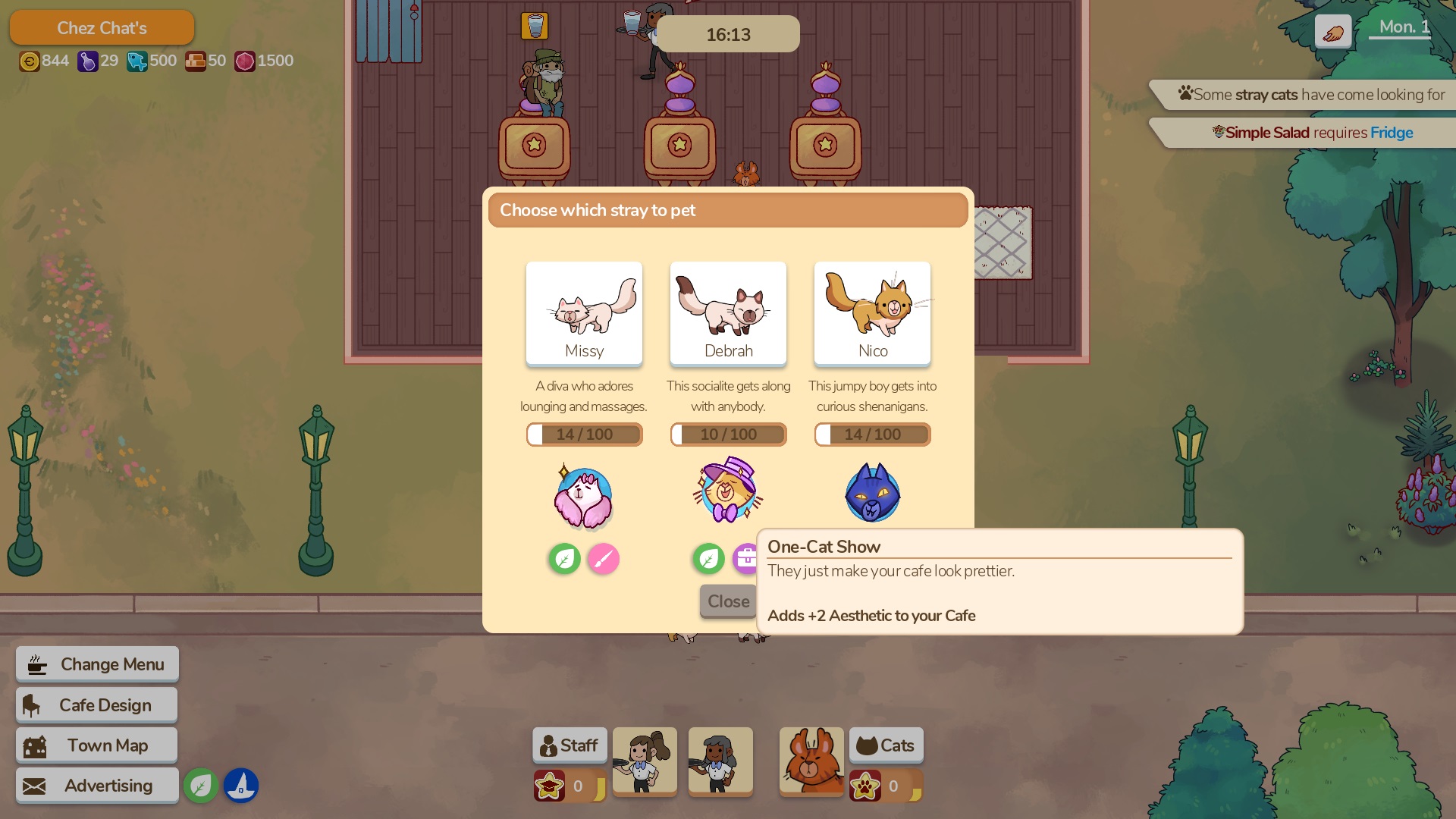The width and height of the screenshot is (1456, 819).
Task: Click the gold coin currency icon
Action: coord(30,61)
